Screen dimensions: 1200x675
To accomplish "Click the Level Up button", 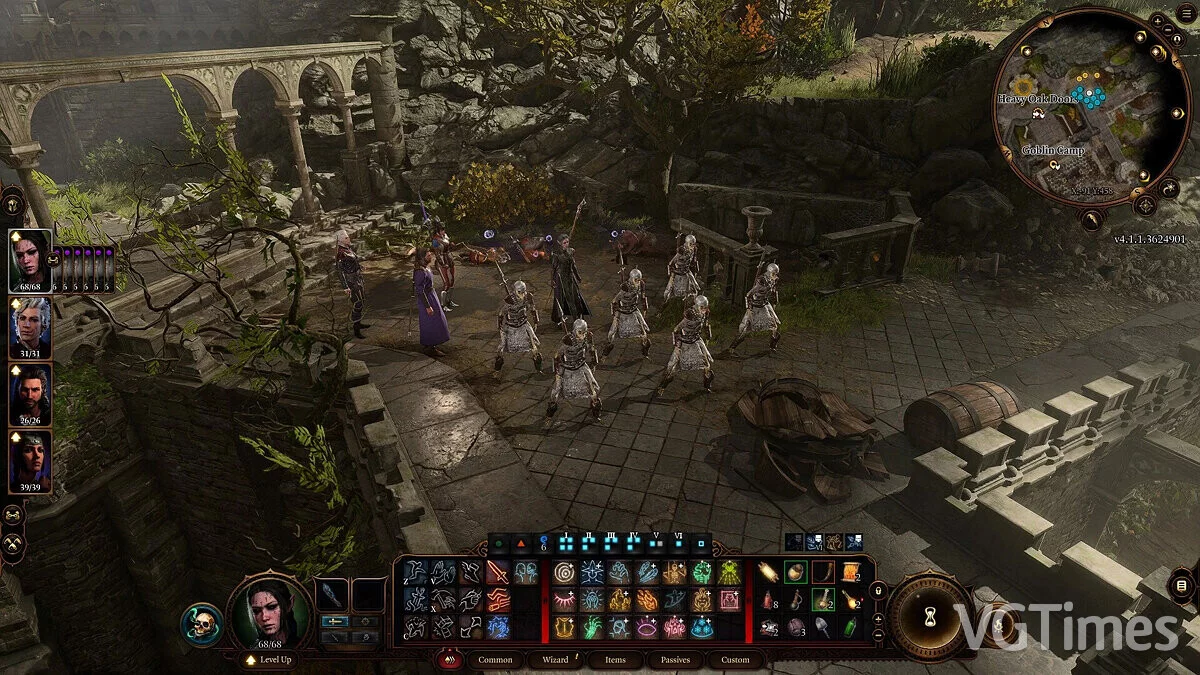I will [x=268, y=660].
